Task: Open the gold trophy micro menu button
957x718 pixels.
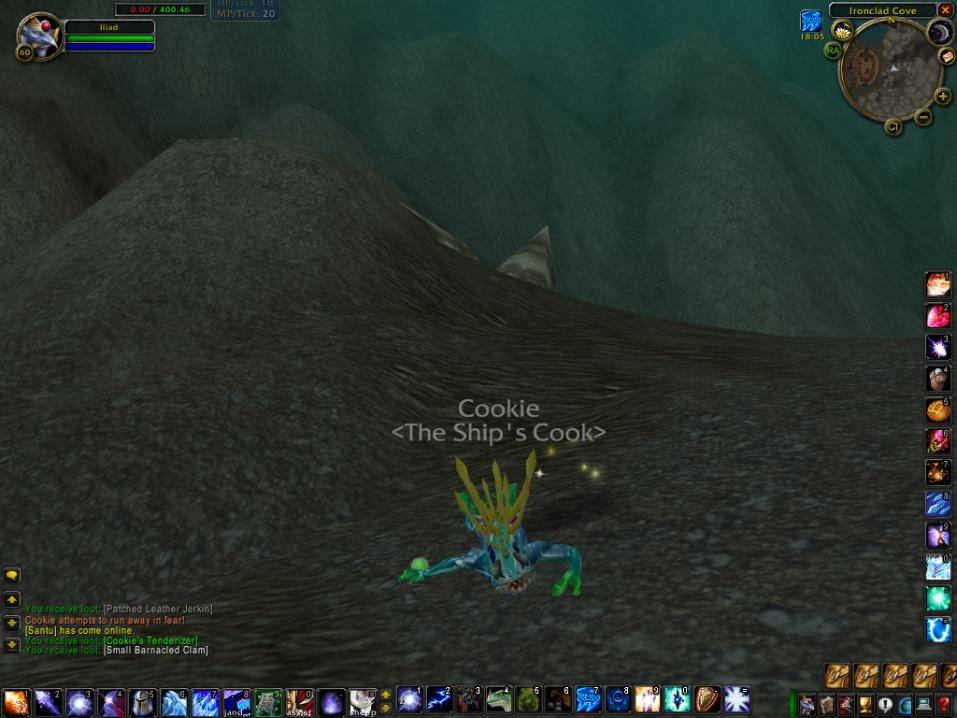Action: 865,704
